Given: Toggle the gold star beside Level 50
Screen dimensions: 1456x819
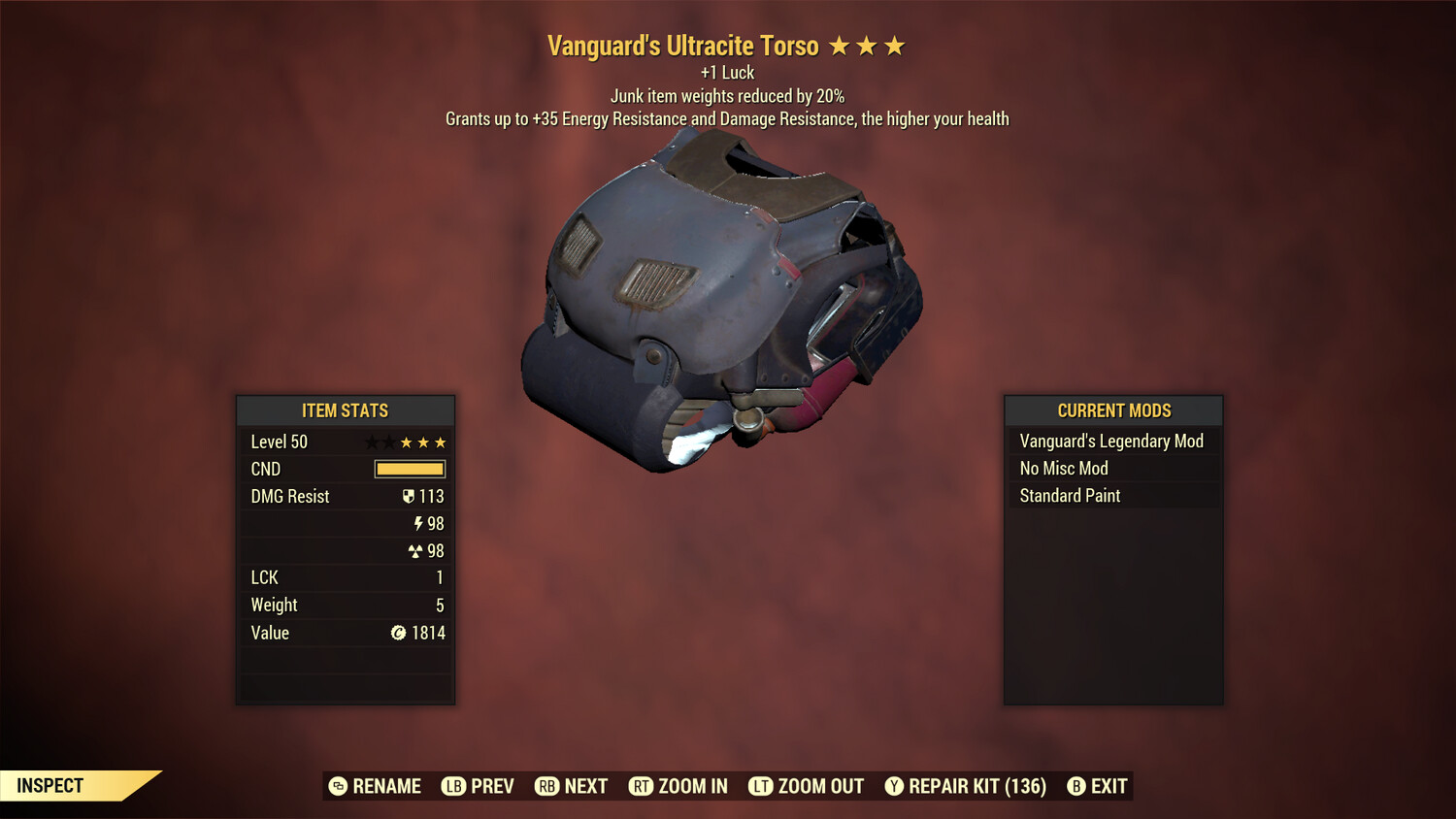Looking at the screenshot, I should [409, 442].
